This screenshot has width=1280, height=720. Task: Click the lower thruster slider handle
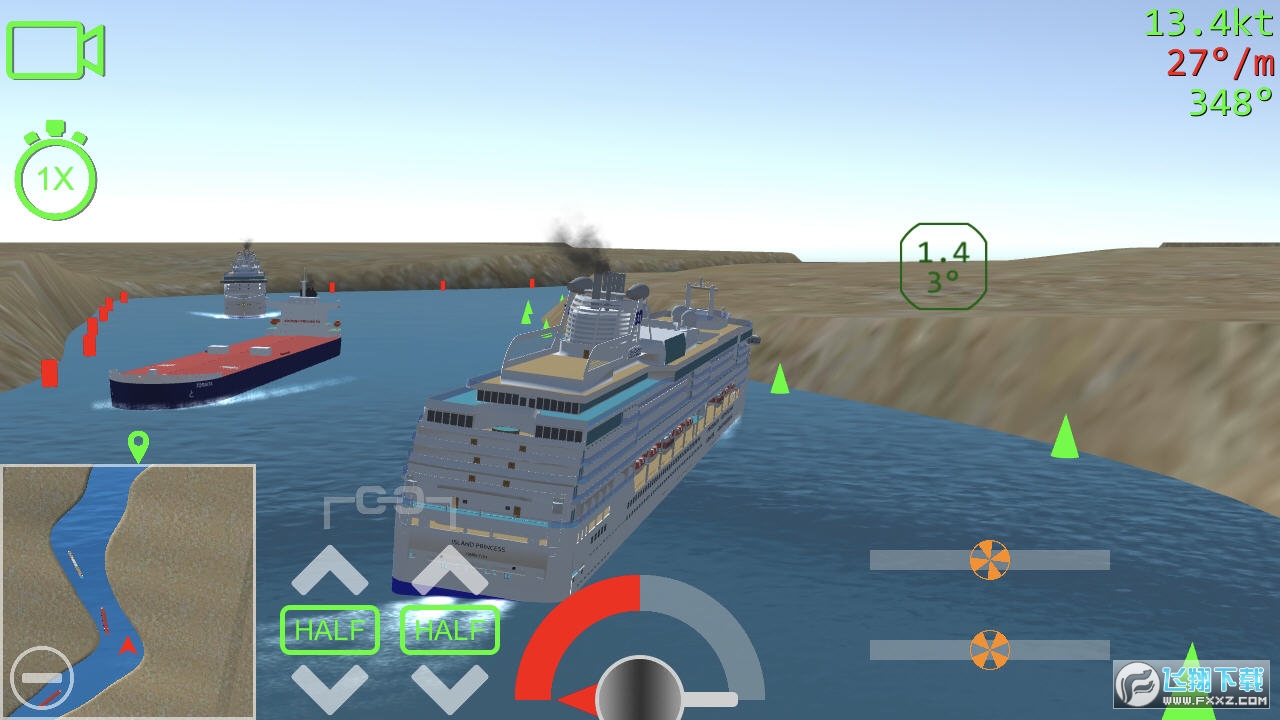(990, 650)
